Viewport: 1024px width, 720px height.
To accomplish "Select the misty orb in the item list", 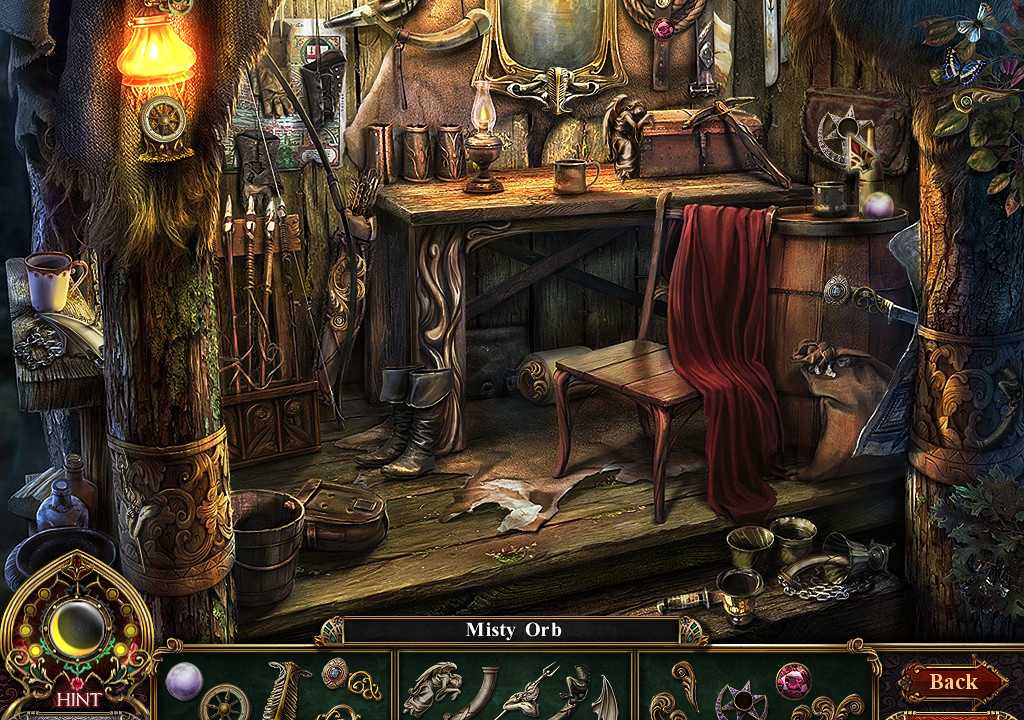I will [x=184, y=680].
